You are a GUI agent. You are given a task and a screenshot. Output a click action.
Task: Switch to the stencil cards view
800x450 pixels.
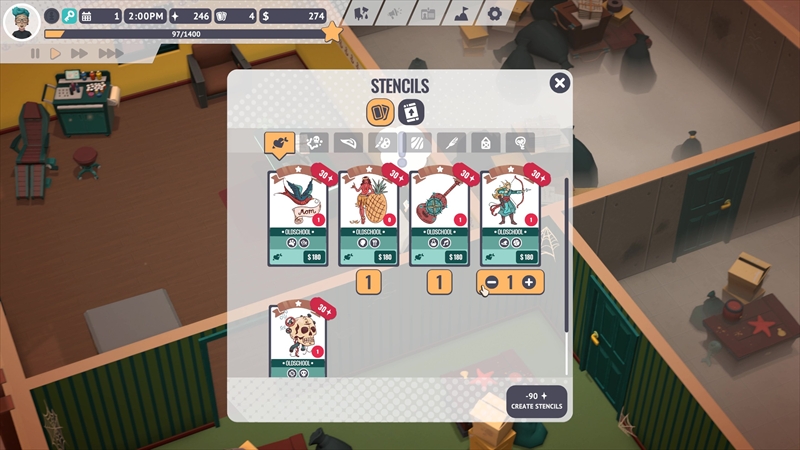380,111
